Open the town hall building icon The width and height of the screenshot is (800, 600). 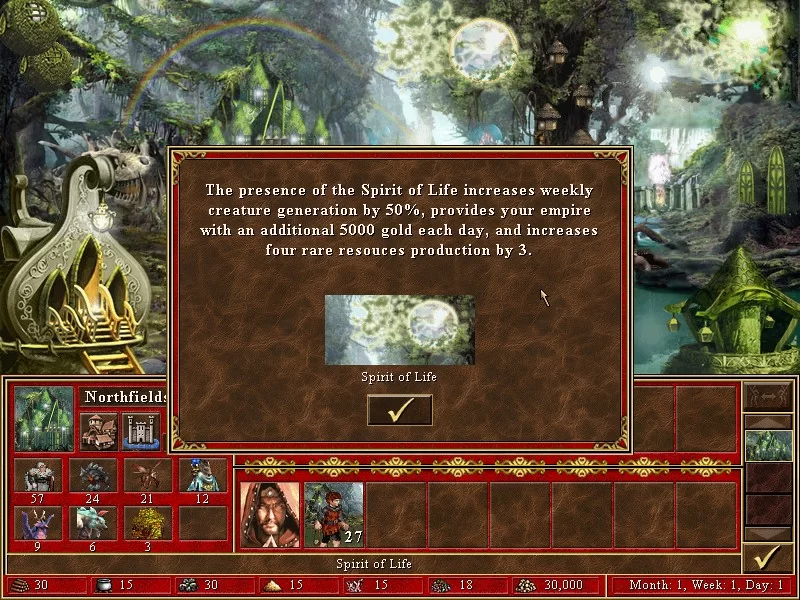tap(98, 432)
